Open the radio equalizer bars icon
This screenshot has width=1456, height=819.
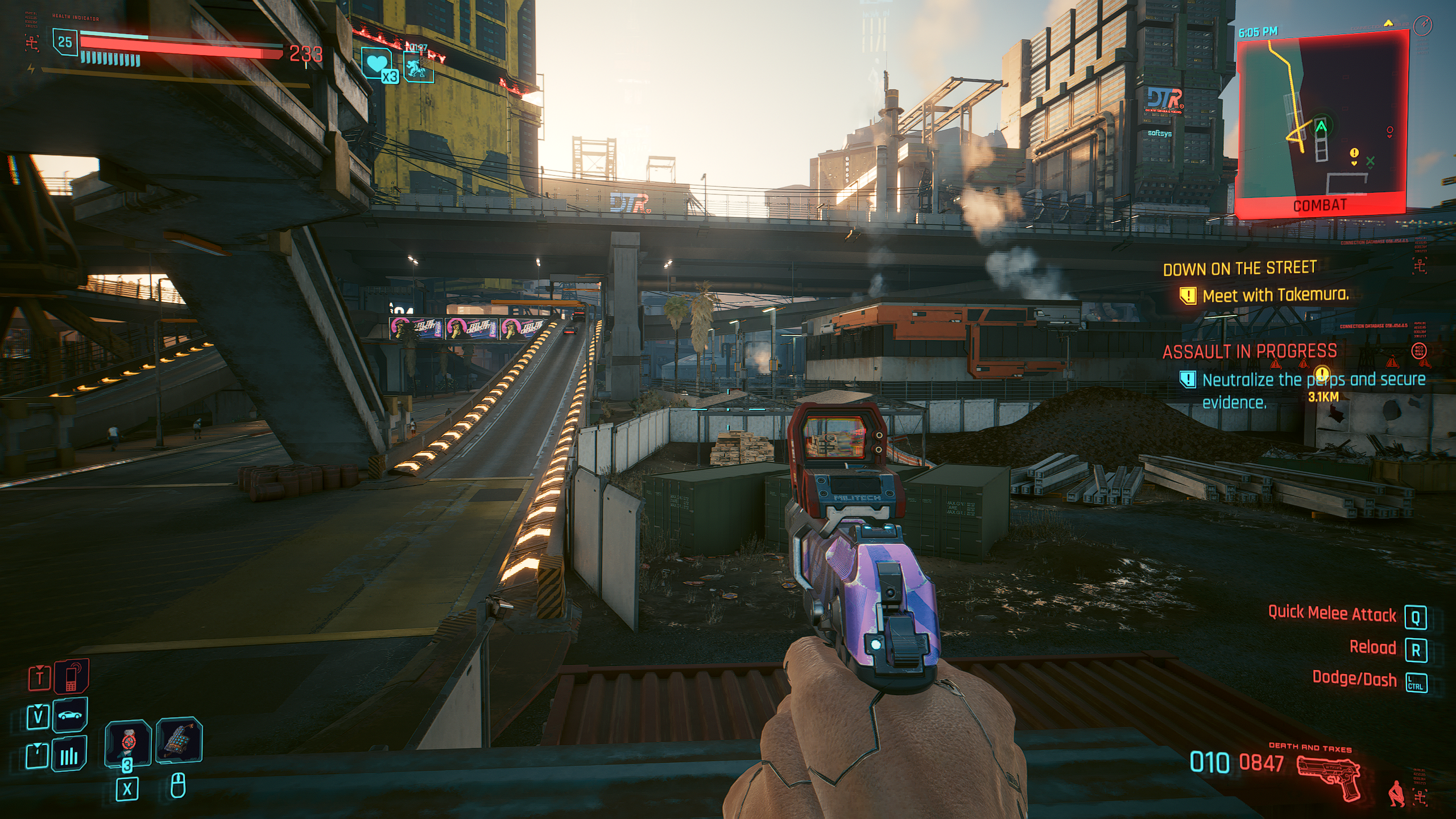point(69,755)
